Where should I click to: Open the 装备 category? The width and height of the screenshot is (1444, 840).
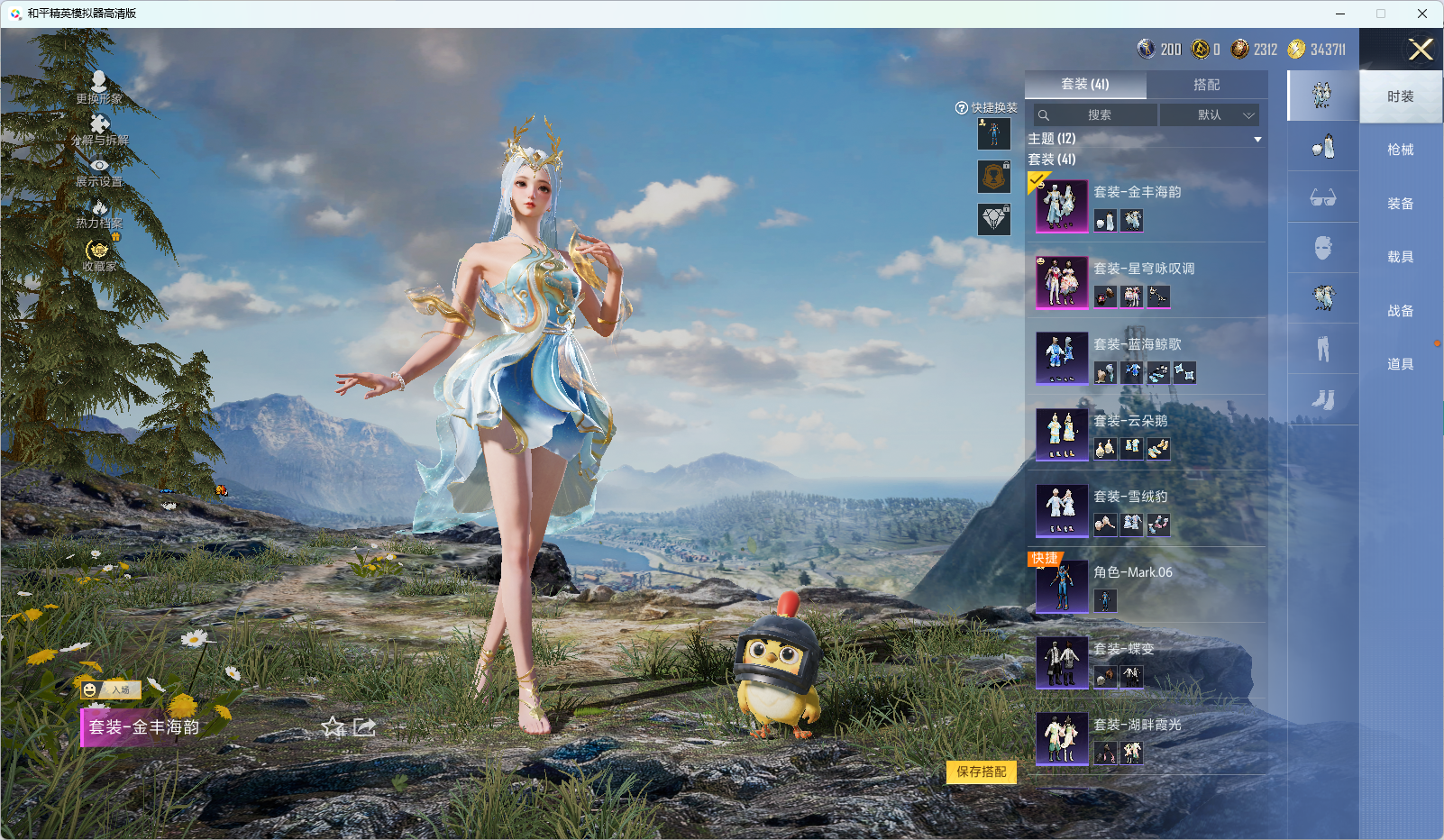tap(1400, 204)
